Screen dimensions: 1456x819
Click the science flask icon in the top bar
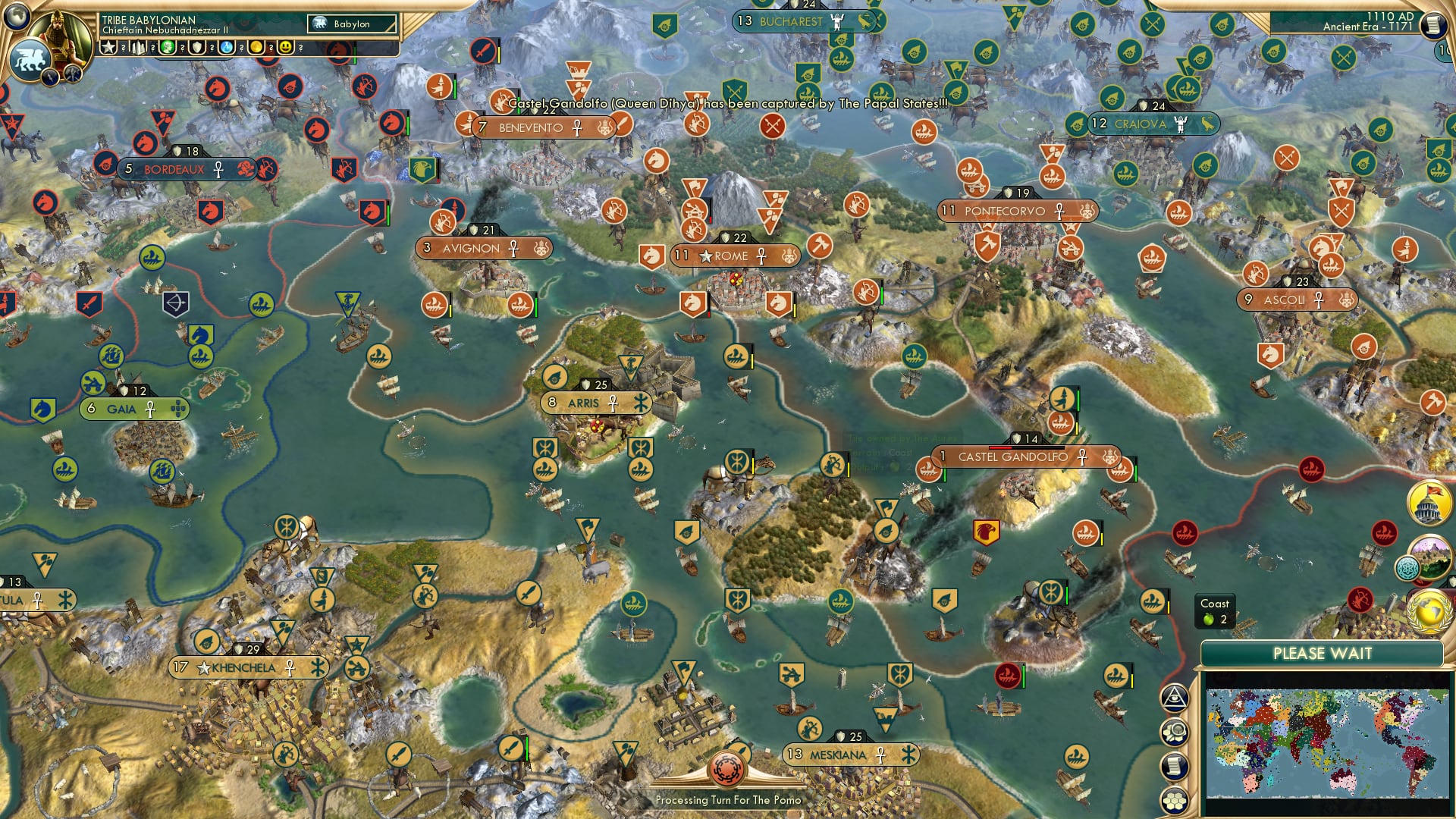(x=227, y=48)
